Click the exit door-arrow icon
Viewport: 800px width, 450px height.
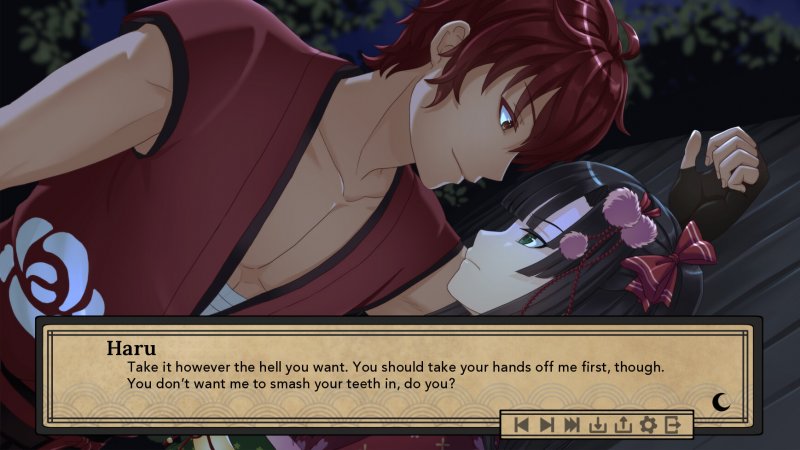click(x=673, y=425)
